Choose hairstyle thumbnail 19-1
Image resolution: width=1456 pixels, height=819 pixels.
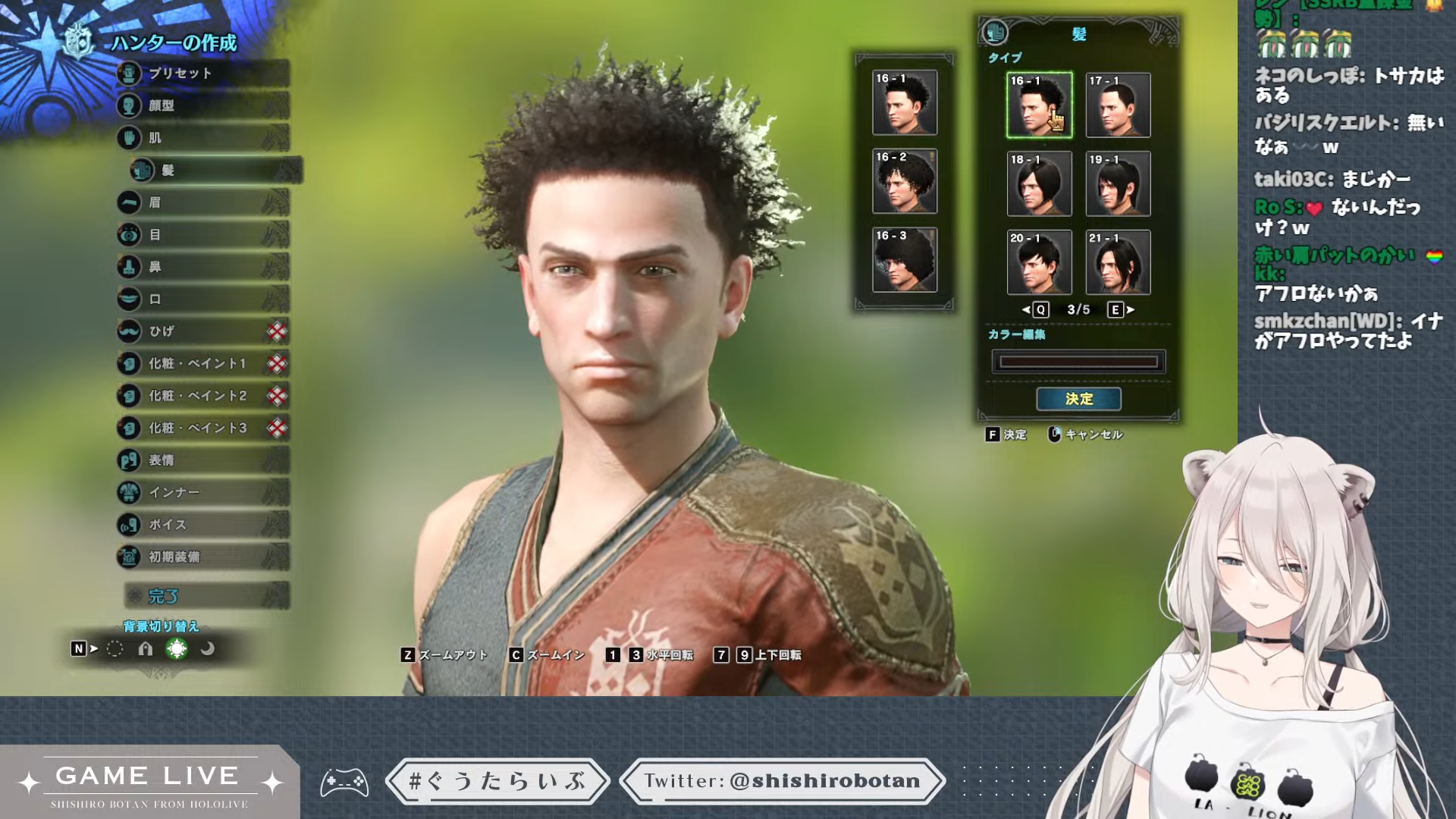(1118, 184)
